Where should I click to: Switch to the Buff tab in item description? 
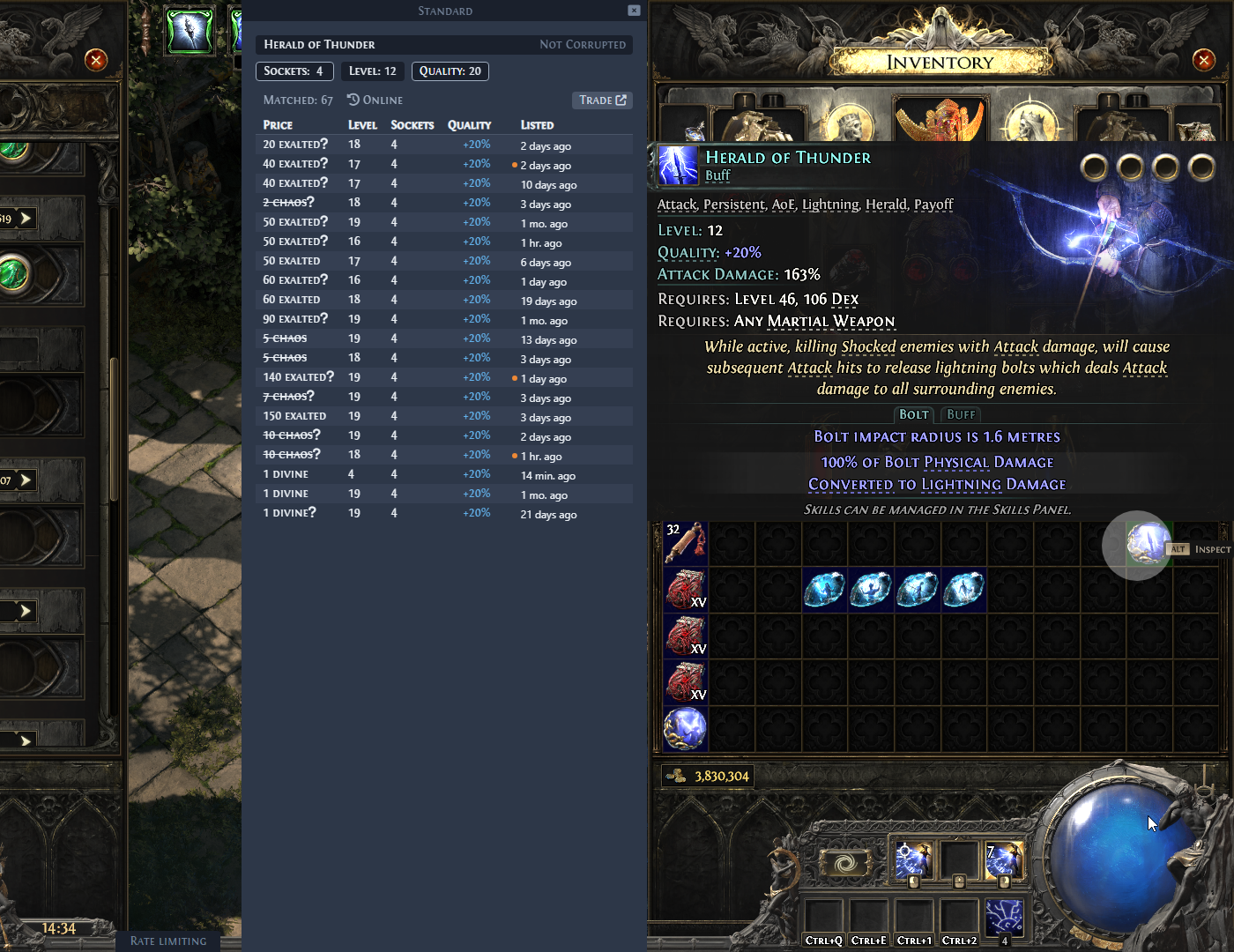[x=960, y=414]
